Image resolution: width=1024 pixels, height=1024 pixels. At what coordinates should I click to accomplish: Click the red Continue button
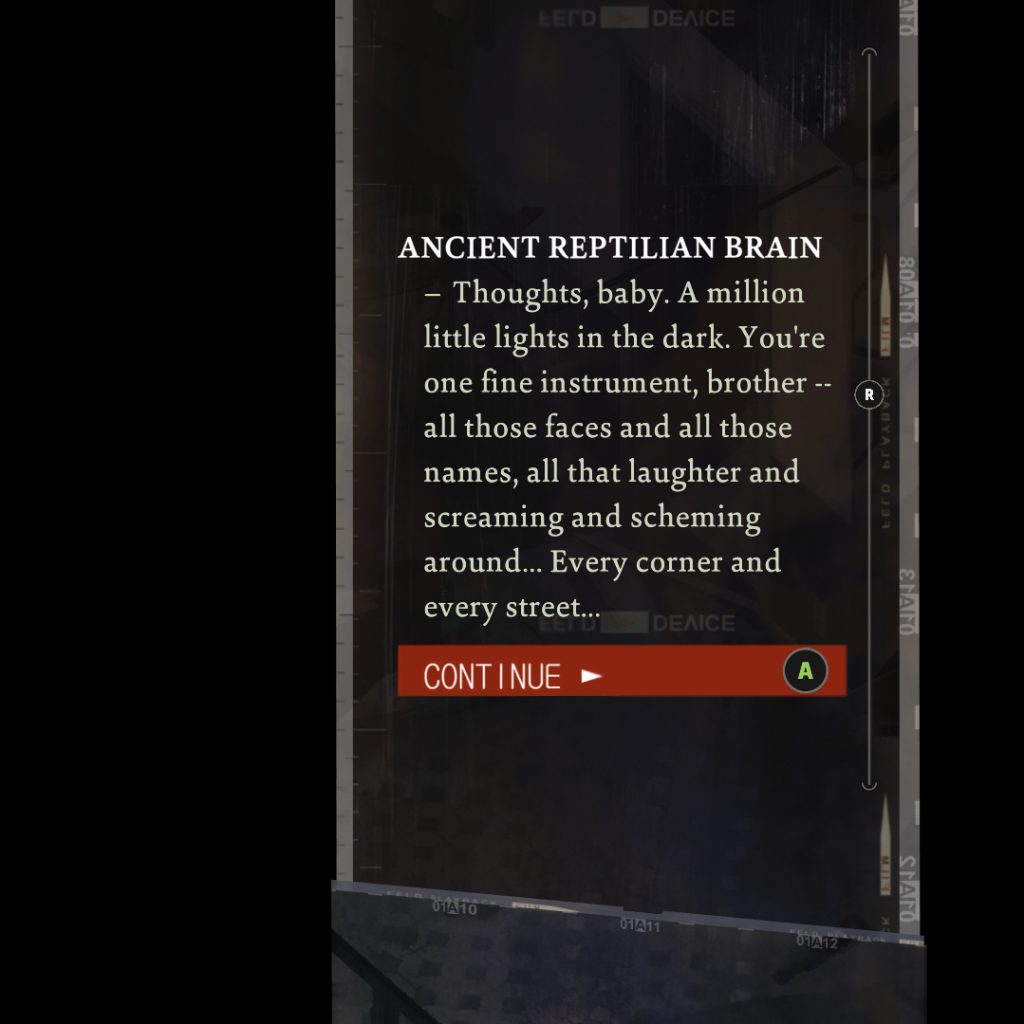tap(621, 671)
